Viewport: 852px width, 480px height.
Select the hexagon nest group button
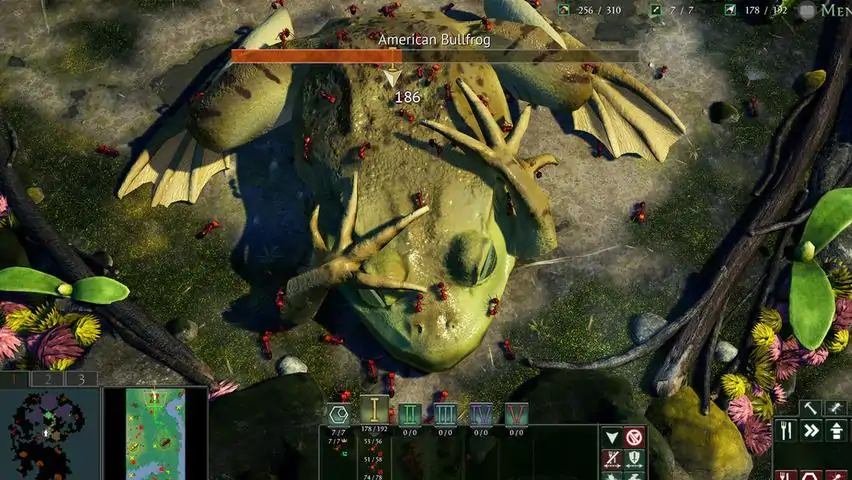[338, 414]
